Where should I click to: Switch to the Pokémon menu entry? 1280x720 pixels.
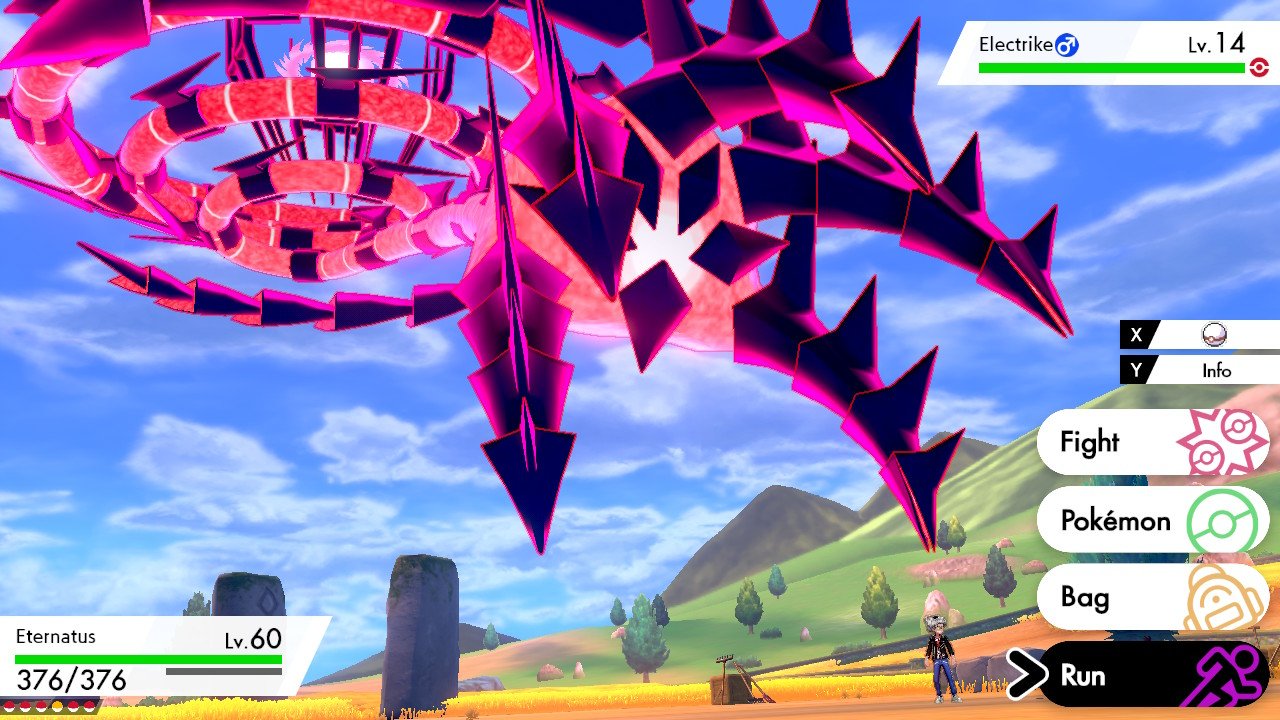point(1115,520)
